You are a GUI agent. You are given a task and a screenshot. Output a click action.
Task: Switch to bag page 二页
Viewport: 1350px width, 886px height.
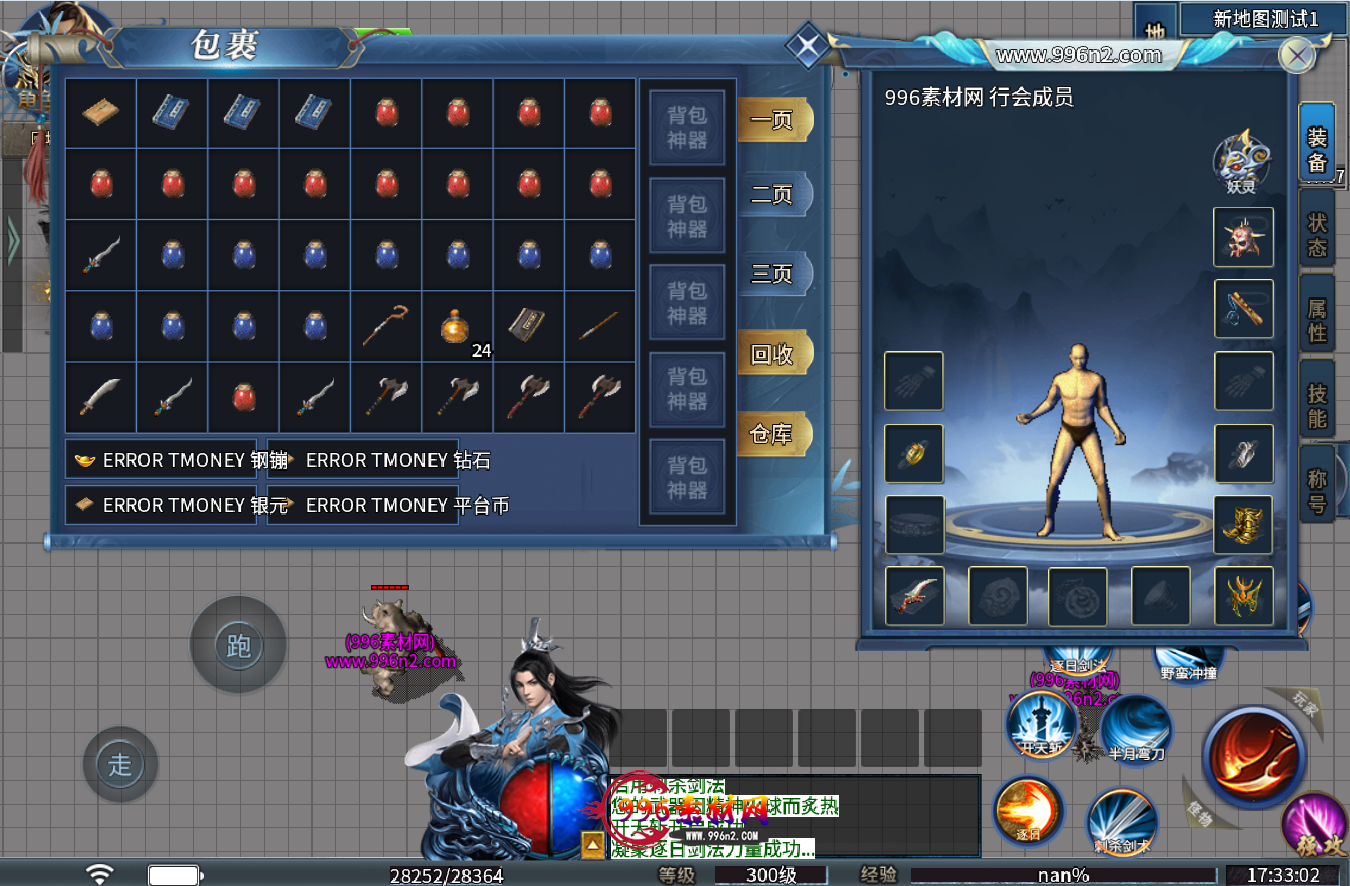point(773,194)
